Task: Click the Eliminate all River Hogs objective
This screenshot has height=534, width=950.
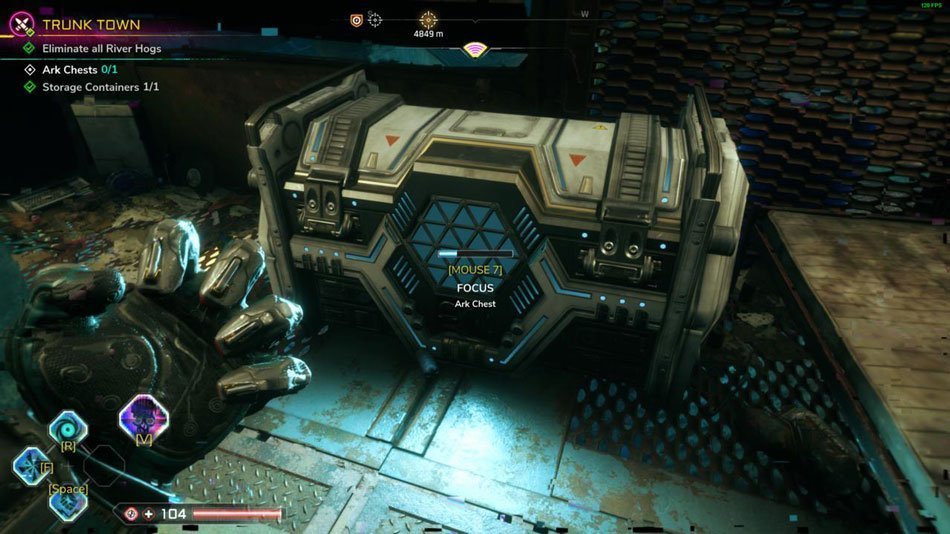Action: (x=100, y=48)
